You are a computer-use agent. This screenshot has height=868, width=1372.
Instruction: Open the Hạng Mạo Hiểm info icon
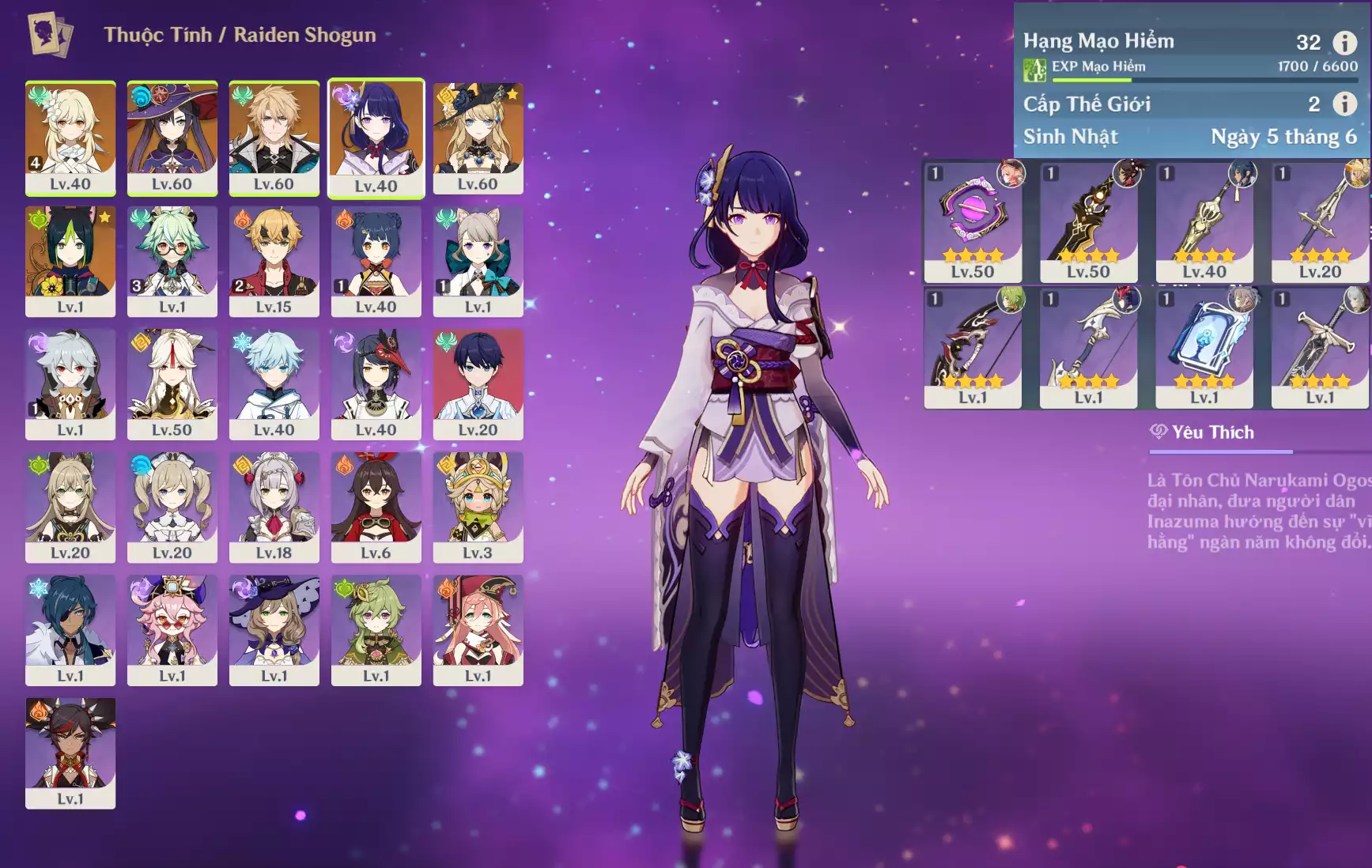[x=1344, y=42]
